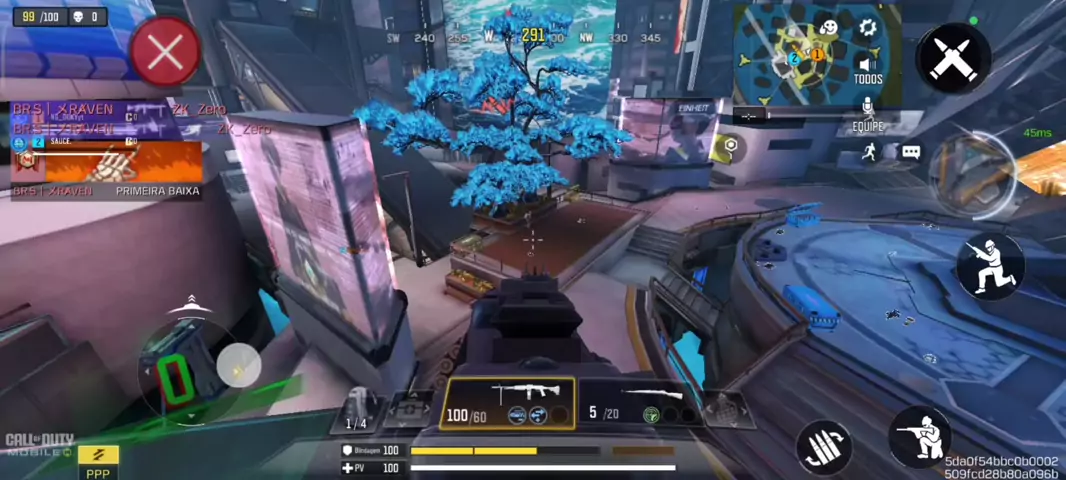The image size is (1066, 480).
Task: Tap the yellow PPP button
Action: tap(98, 459)
